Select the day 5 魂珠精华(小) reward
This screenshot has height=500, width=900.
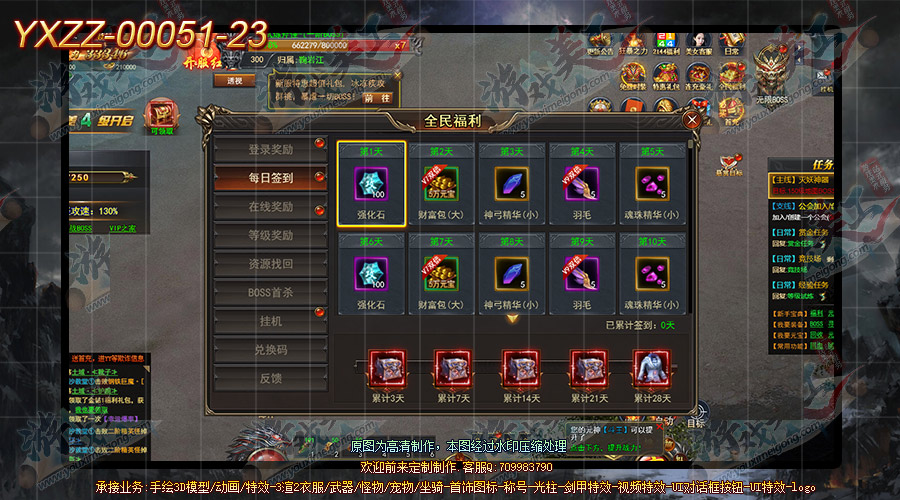click(x=653, y=185)
